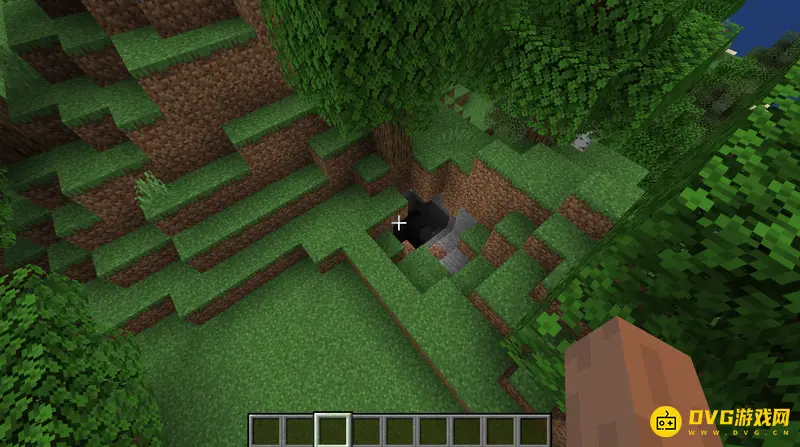Select the highlighted hotbar slot
This screenshot has width=800, height=447.
click(x=332, y=430)
